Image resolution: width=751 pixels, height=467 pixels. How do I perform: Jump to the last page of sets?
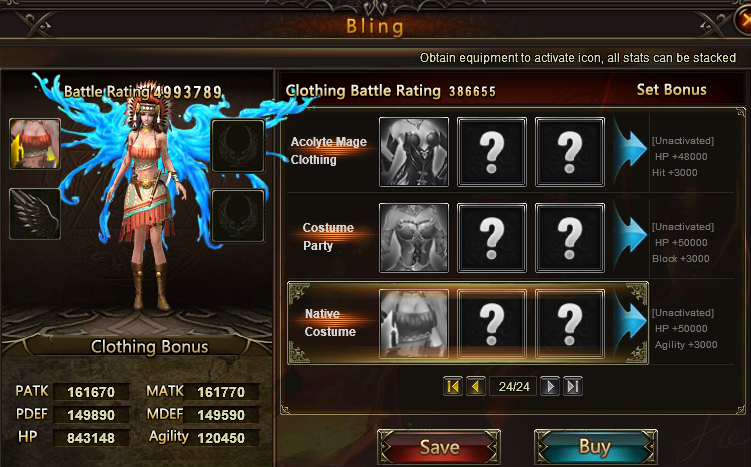[x=572, y=386]
